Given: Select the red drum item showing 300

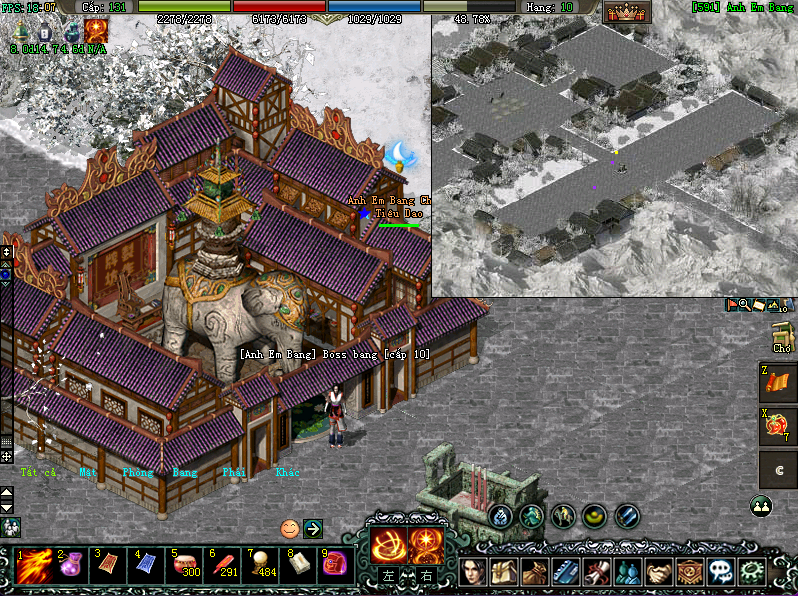Looking at the screenshot, I should click(183, 566).
